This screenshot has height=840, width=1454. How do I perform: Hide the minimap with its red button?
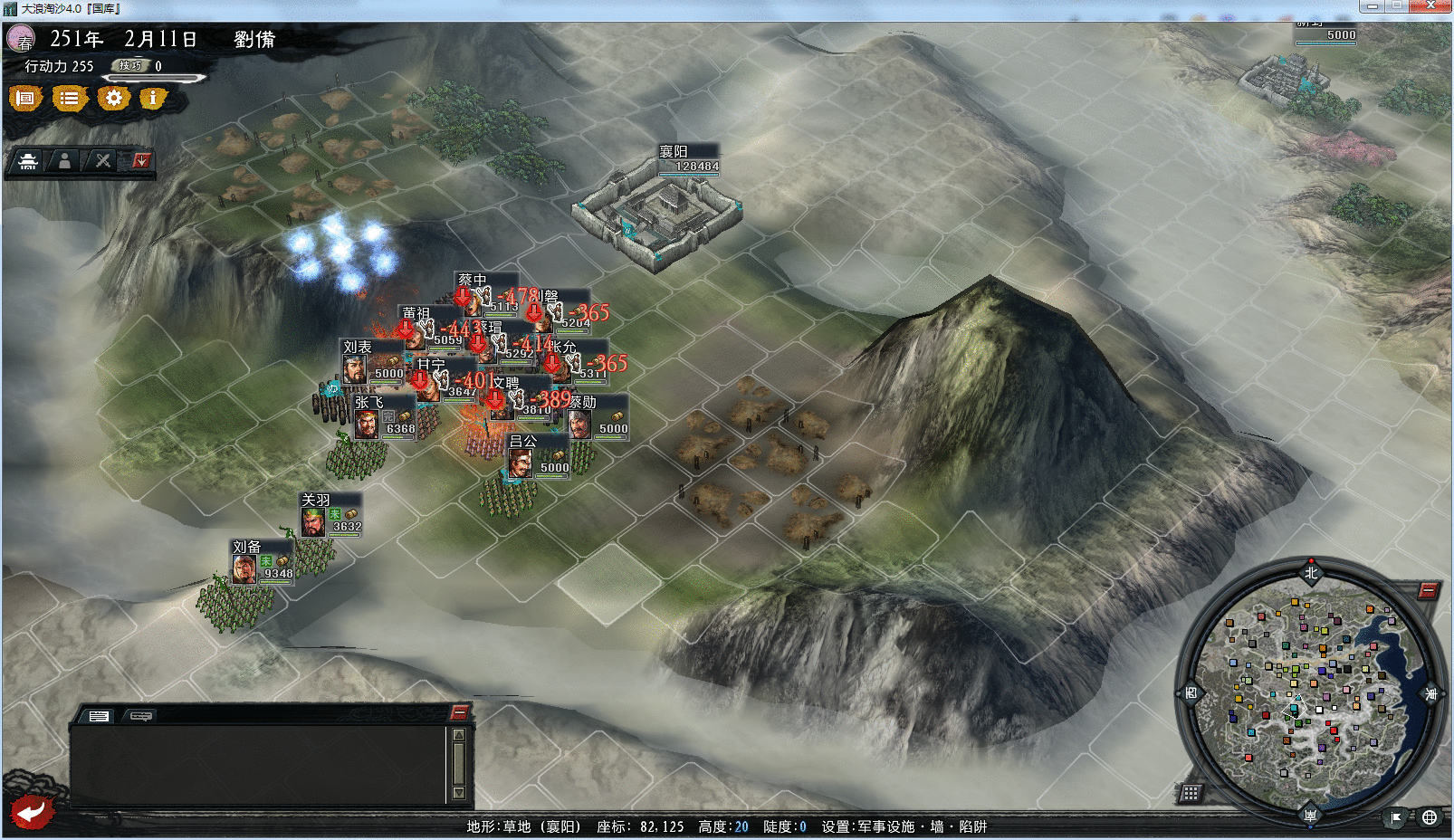[1428, 591]
